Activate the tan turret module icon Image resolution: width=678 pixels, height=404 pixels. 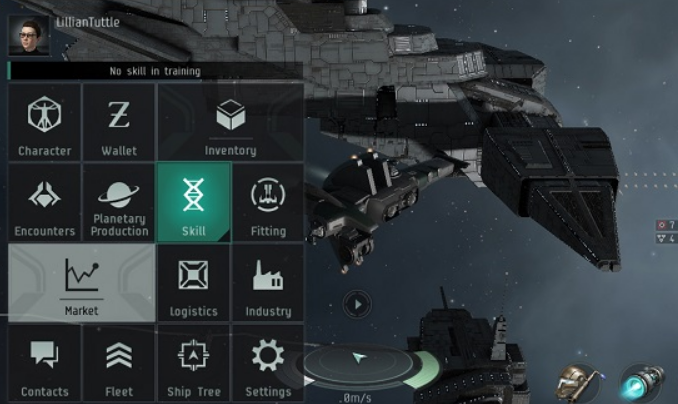click(x=578, y=384)
